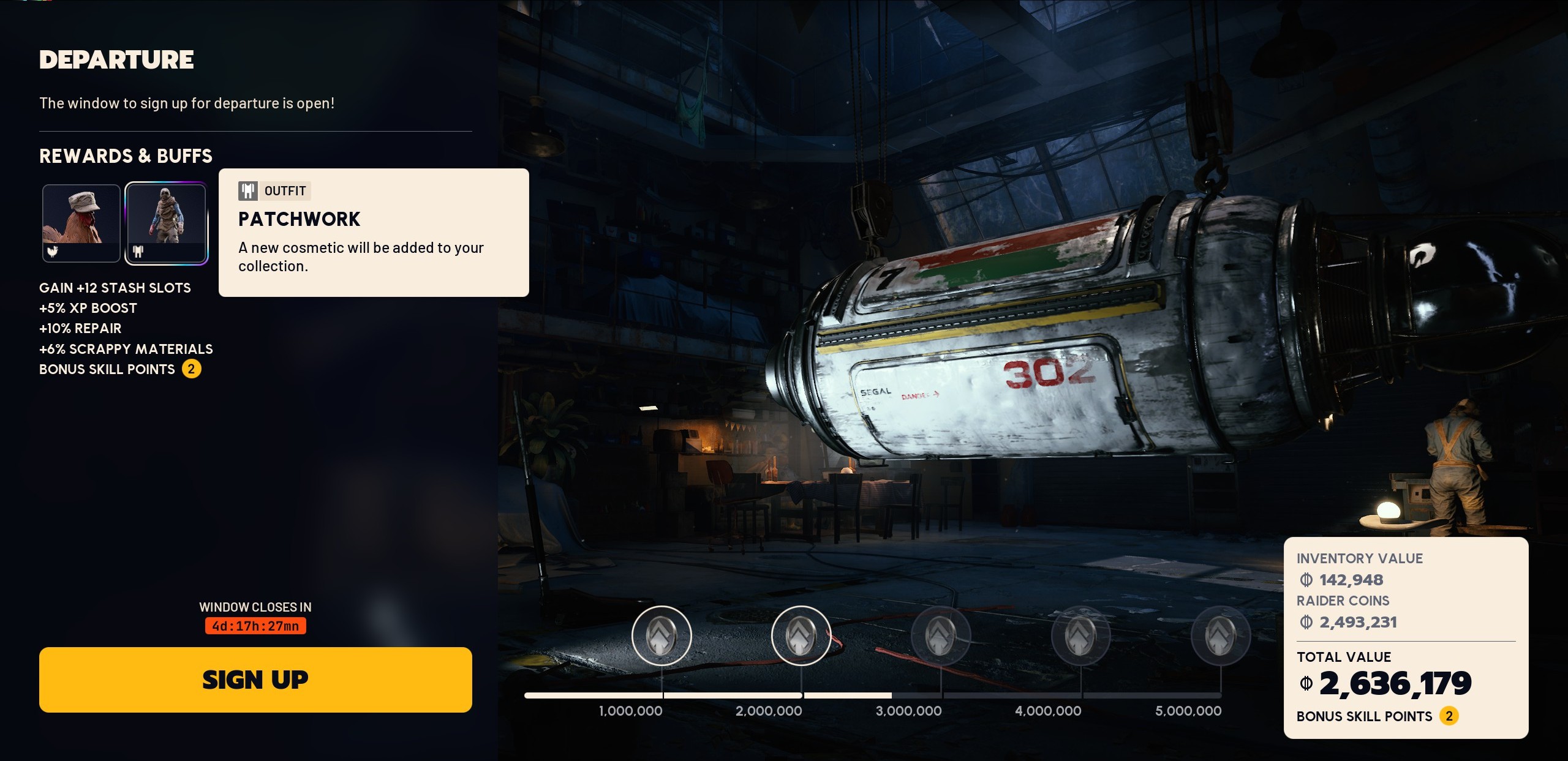Viewport: 1568px width, 761px height.
Task: Click the 4,000,000 milestone medallion
Action: [x=1080, y=635]
